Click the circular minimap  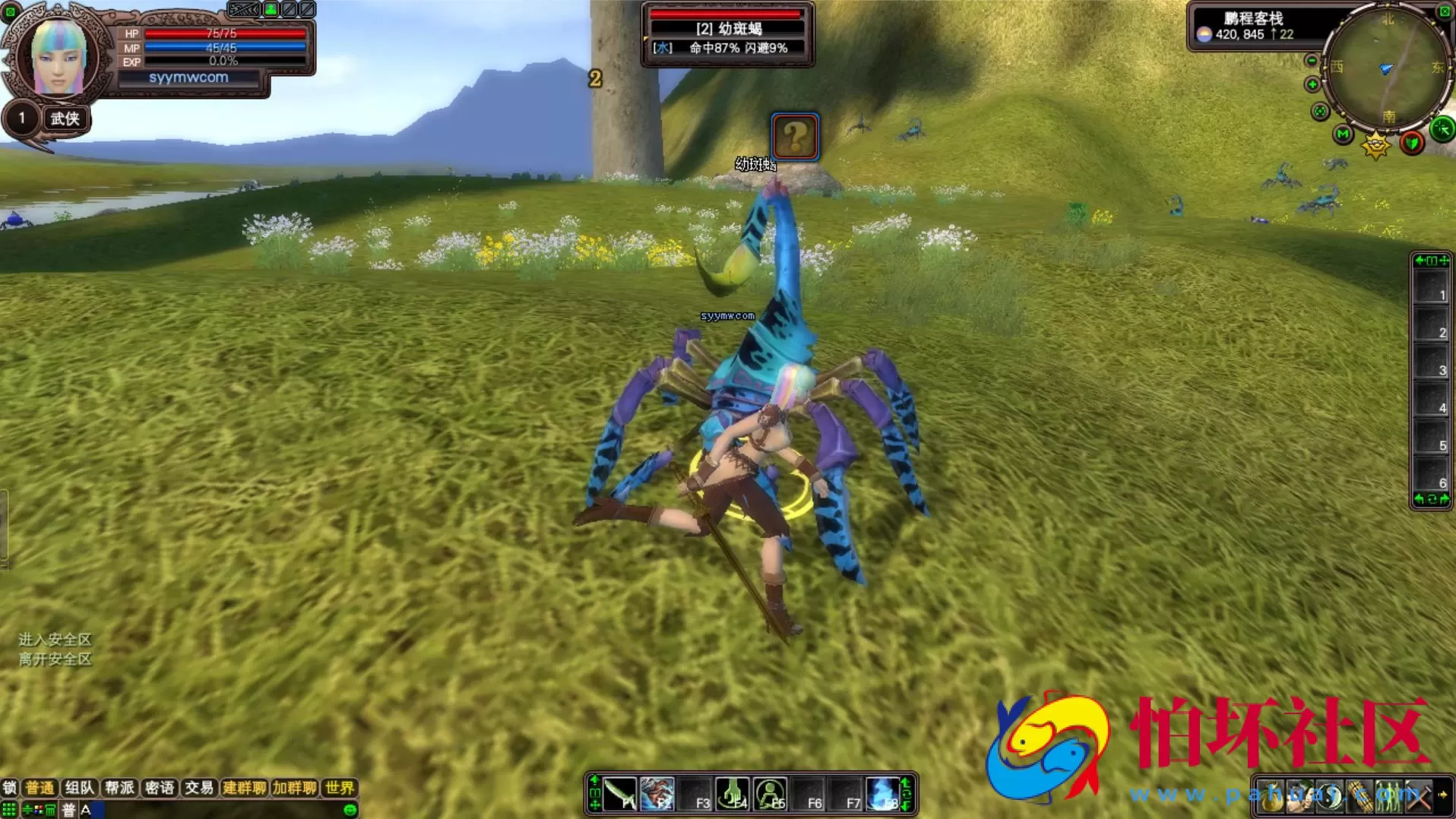click(1387, 68)
